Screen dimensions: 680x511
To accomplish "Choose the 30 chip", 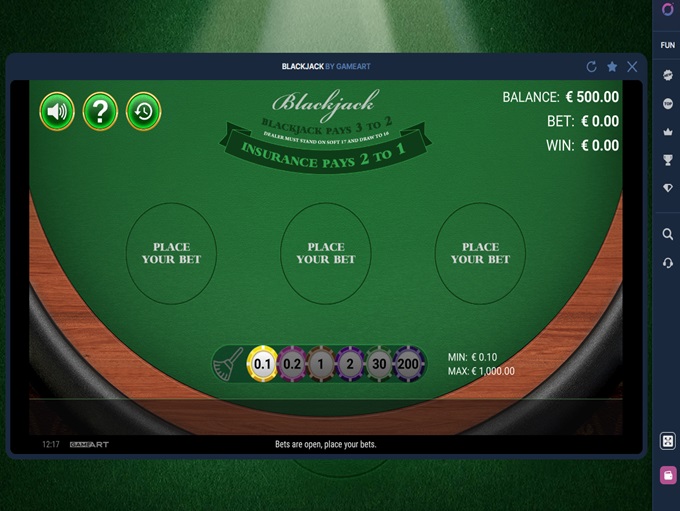I will [379, 364].
